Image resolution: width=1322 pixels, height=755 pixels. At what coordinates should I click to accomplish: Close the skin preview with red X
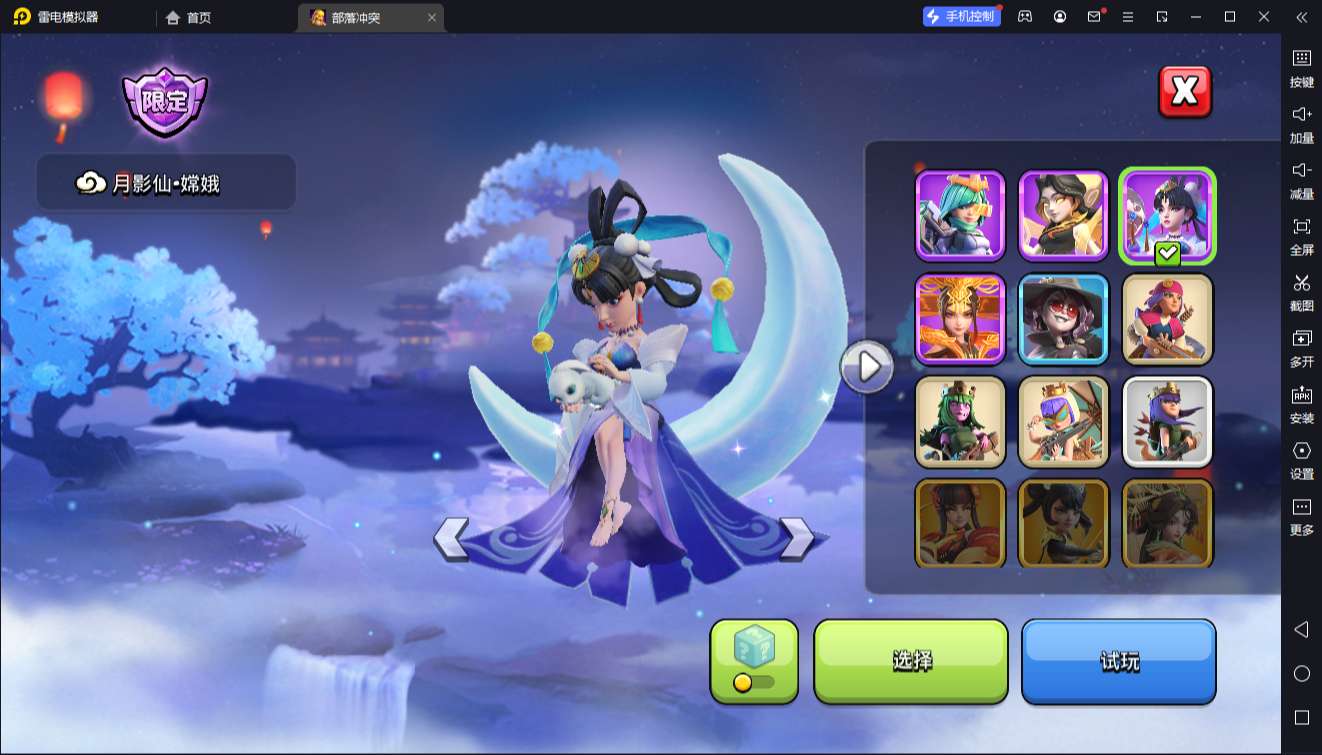pyautogui.click(x=1185, y=92)
